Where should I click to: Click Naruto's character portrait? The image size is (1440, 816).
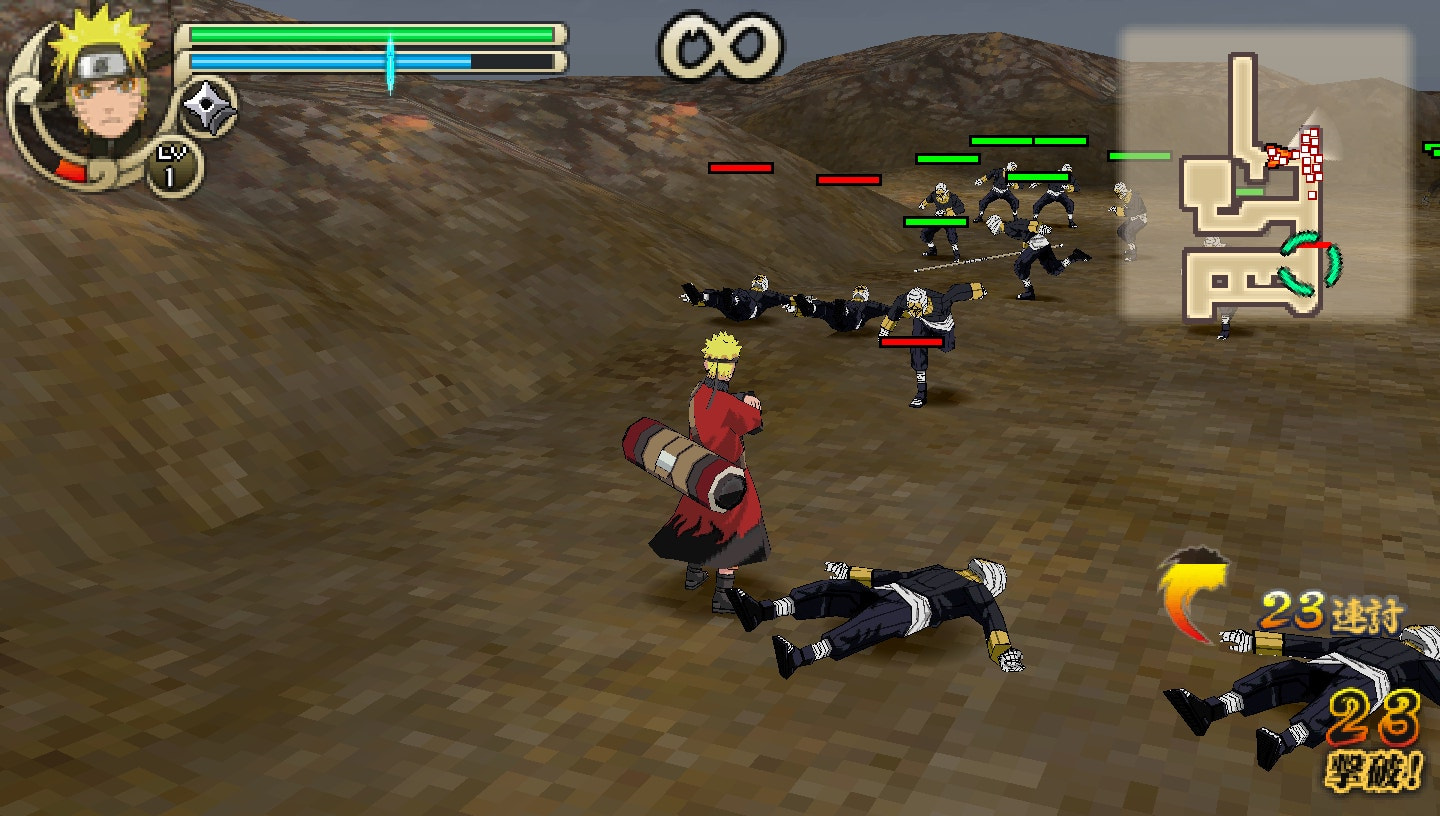point(105,100)
